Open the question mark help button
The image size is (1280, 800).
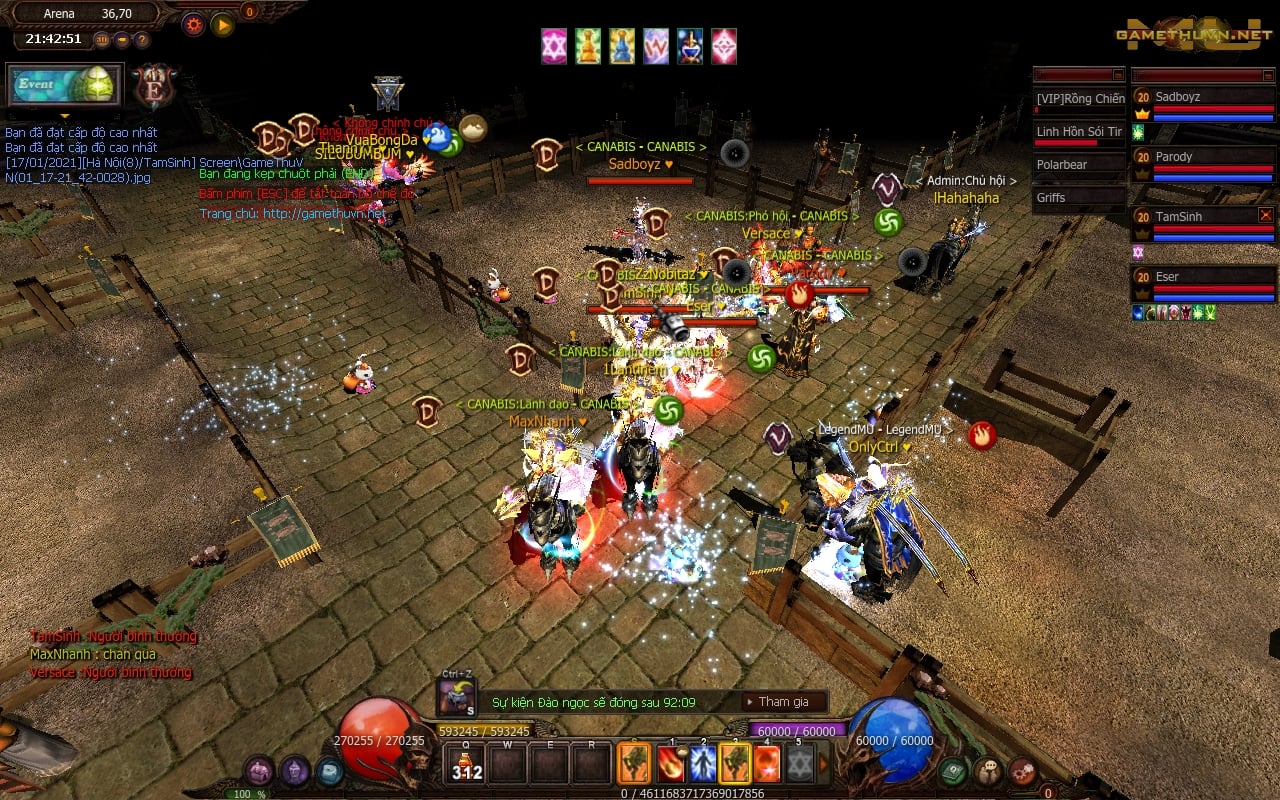tap(142, 40)
